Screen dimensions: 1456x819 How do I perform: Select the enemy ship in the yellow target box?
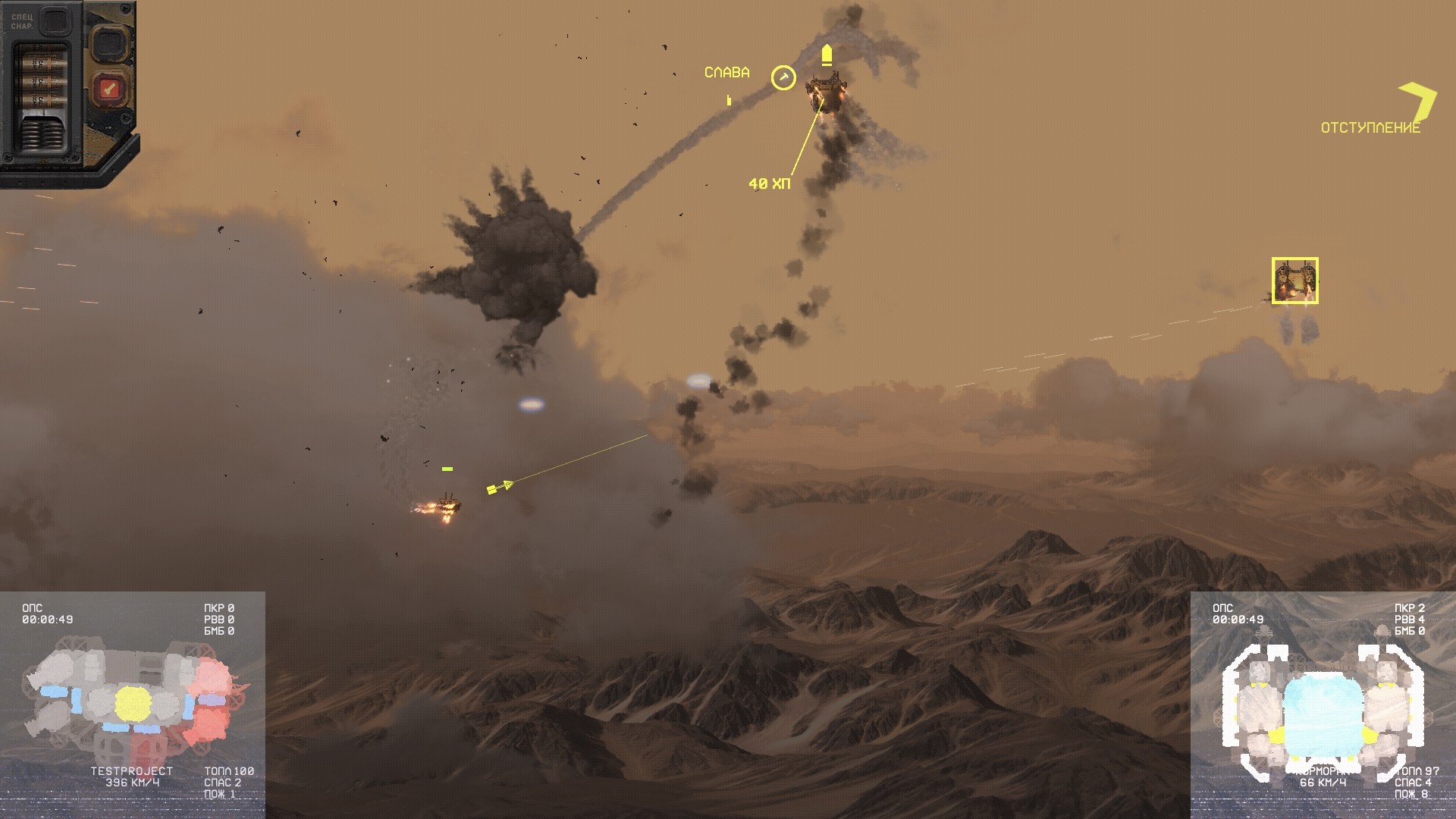pos(1294,281)
